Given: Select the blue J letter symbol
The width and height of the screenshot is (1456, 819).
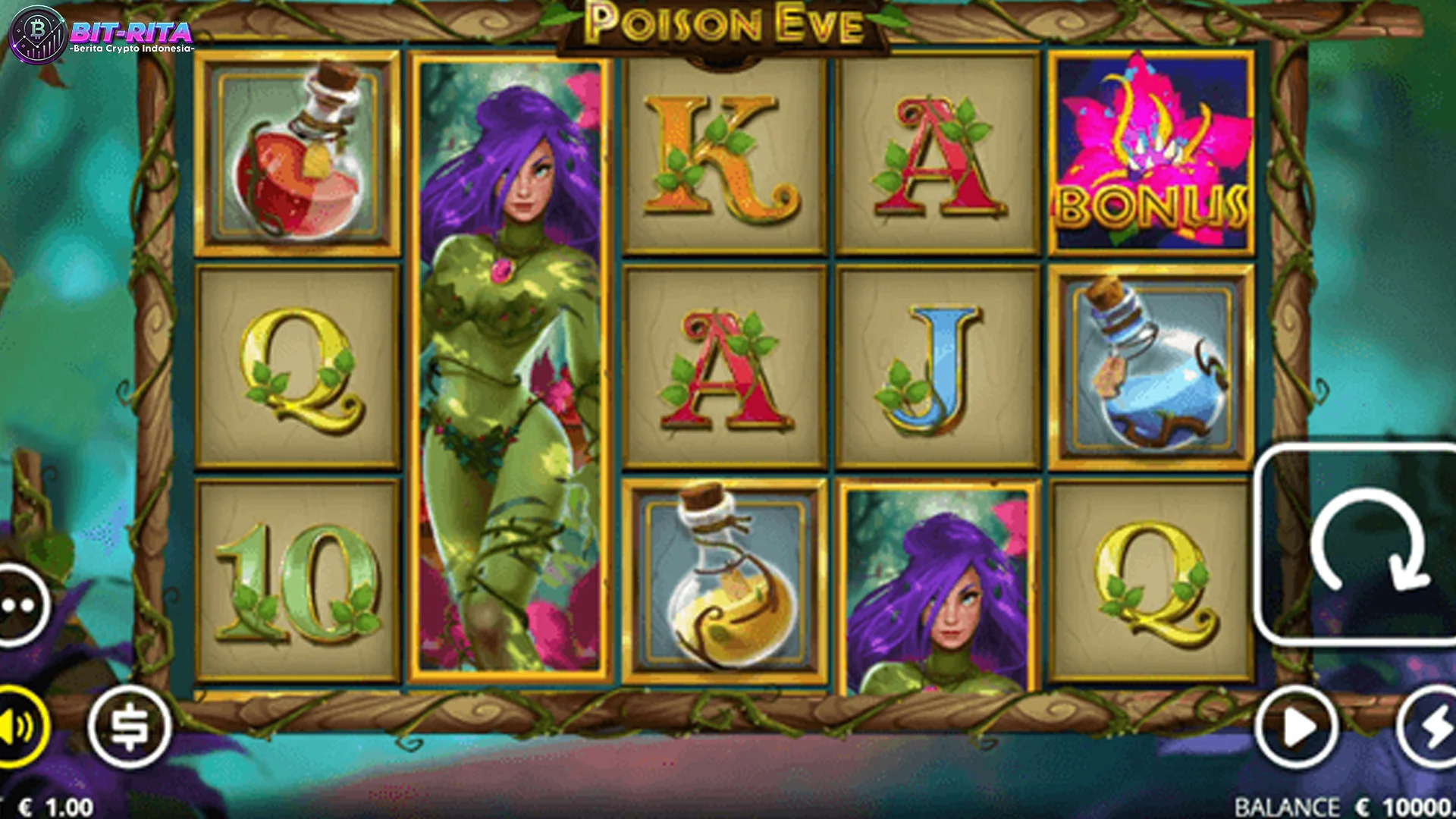Looking at the screenshot, I should [x=939, y=364].
